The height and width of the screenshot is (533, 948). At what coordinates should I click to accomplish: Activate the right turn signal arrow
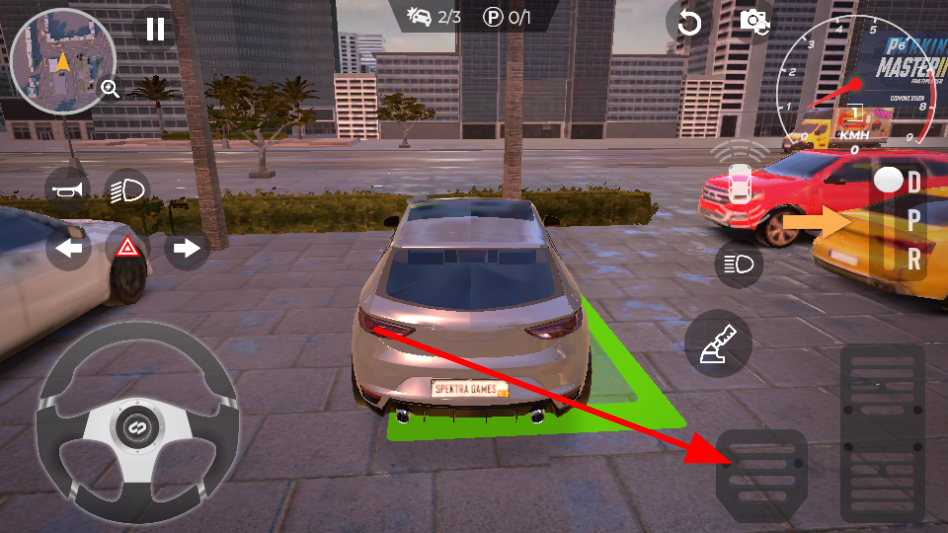[186, 248]
